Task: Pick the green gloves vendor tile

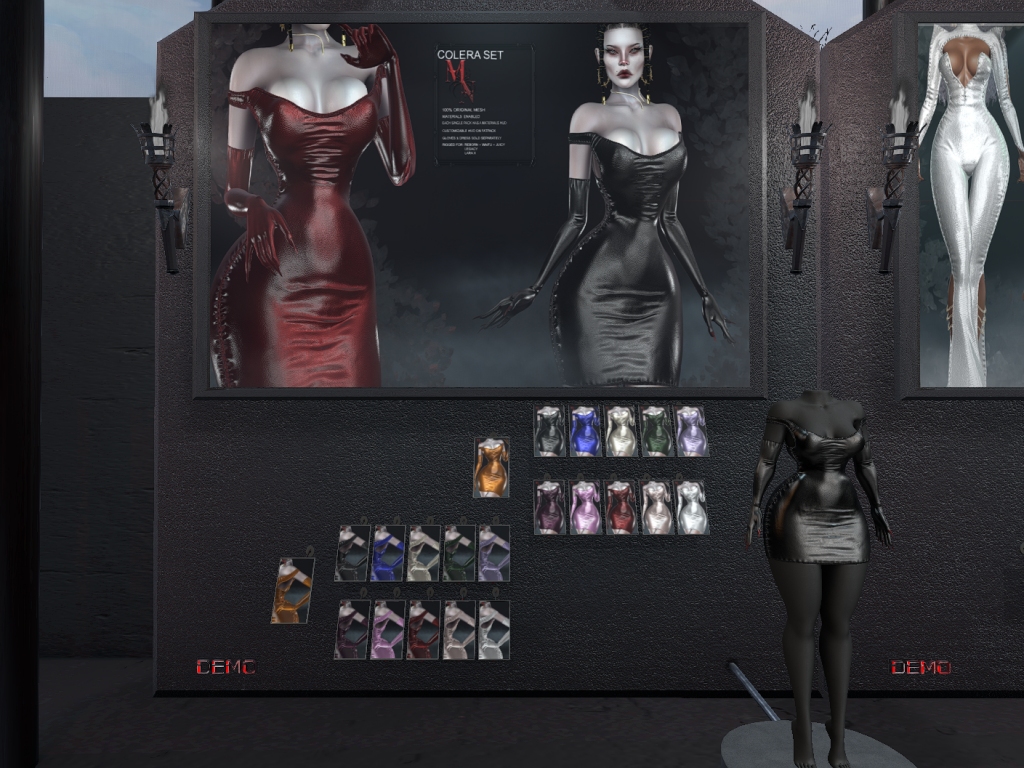Action: (458, 553)
